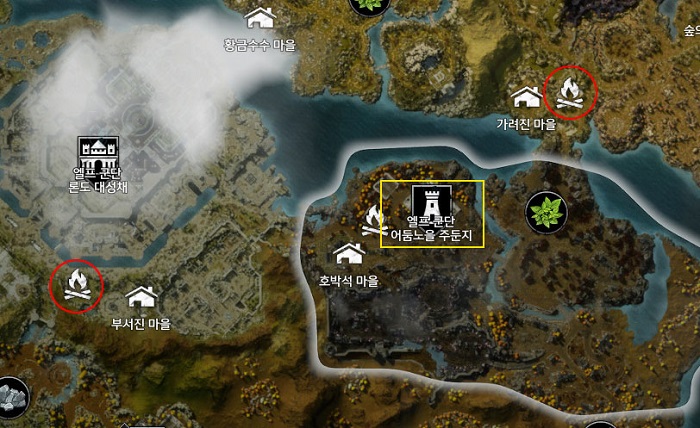Click the 가려진 마을 village icon

tap(526, 97)
